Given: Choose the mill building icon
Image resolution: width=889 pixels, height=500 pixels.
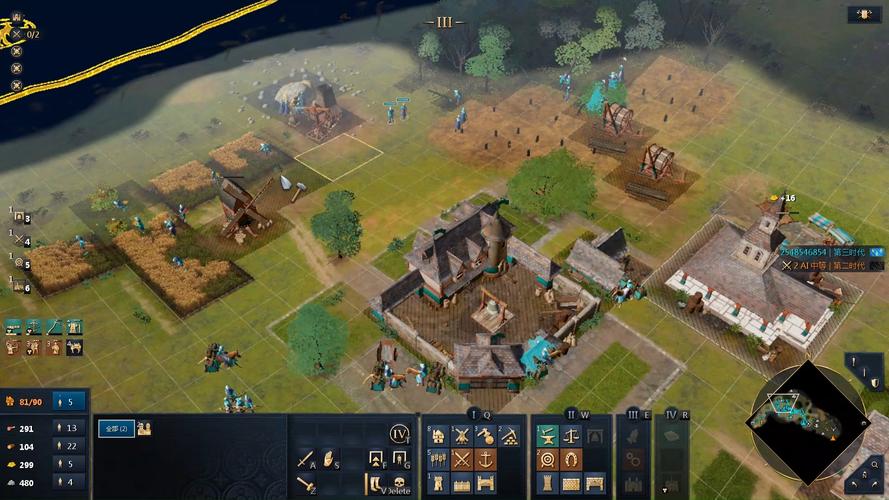Looking at the screenshot, I should pyautogui.click(x=461, y=436).
